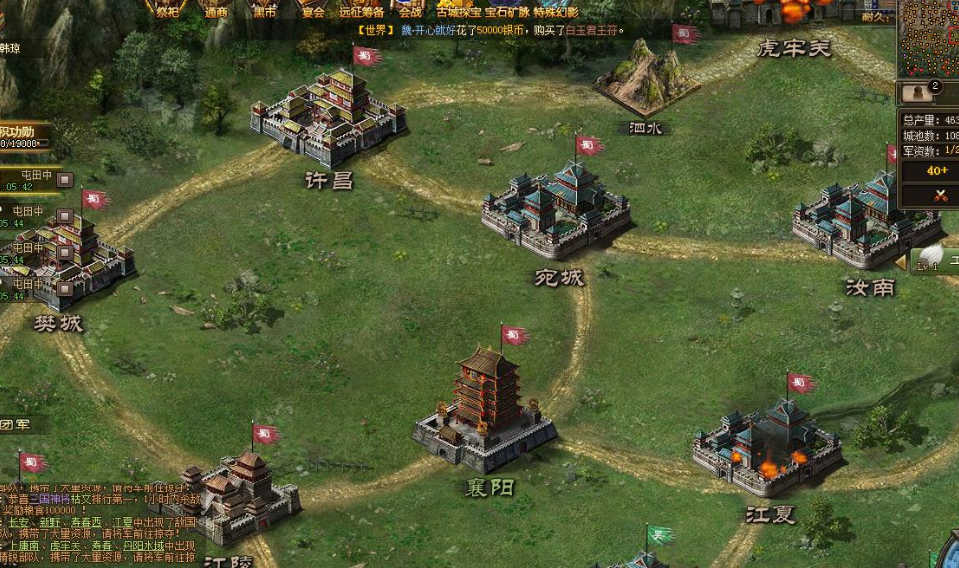
Task: Open 古城探宝 treasure hunt
Action: [x=458, y=11]
